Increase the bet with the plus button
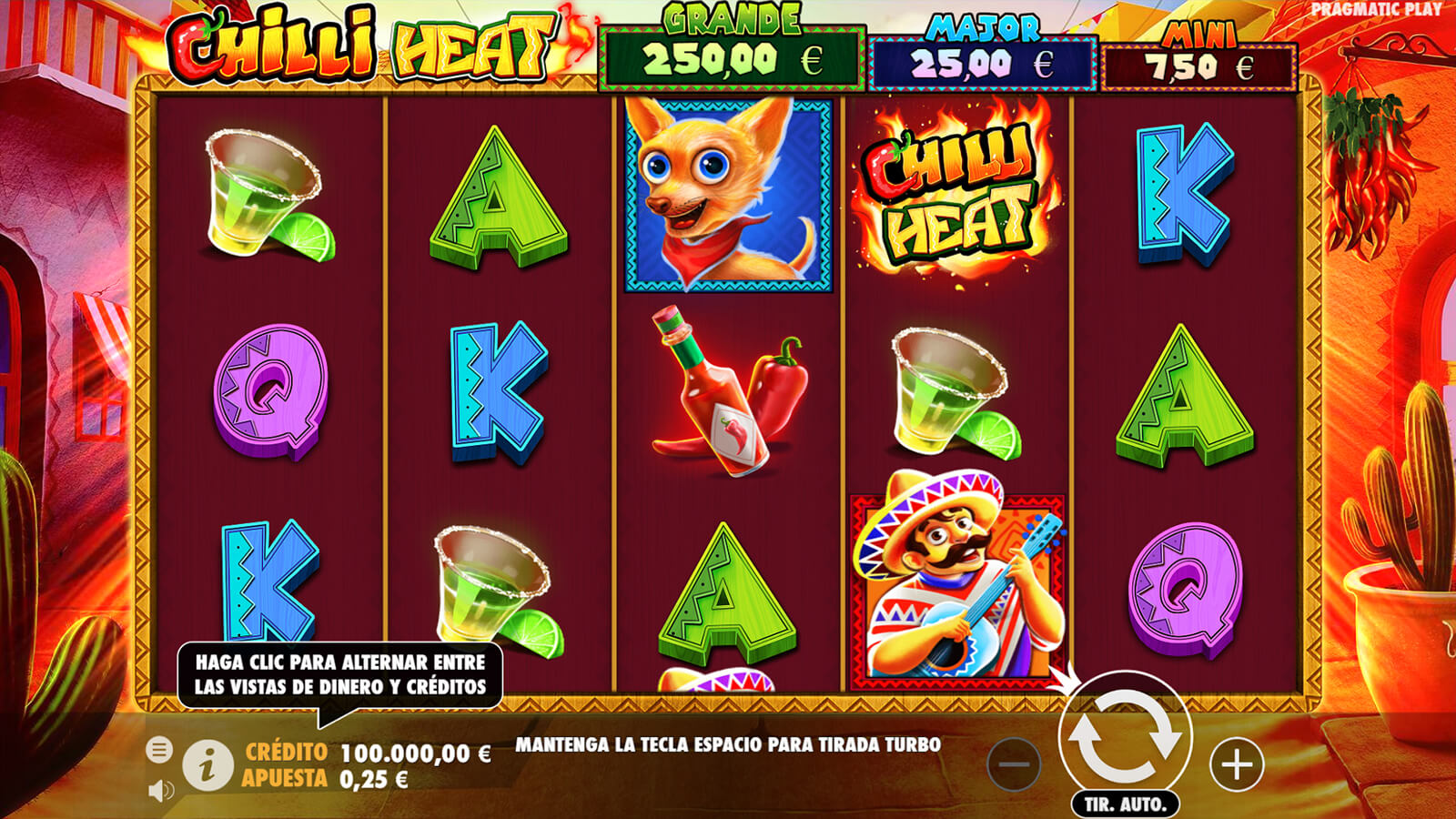Viewport: 1456px width, 819px height. [1236, 764]
